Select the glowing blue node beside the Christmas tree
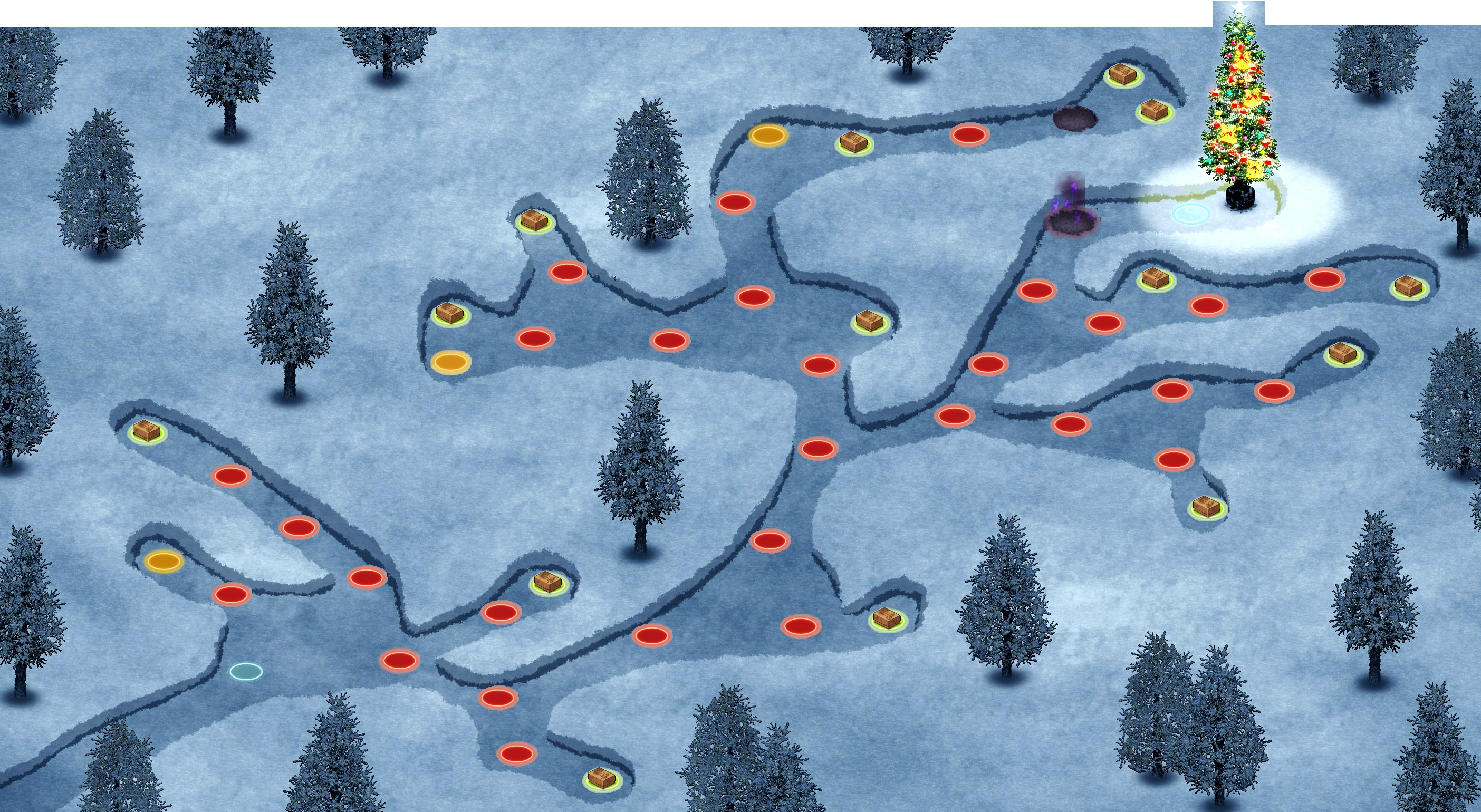1481x812 pixels. pyautogui.click(x=1191, y=214)
